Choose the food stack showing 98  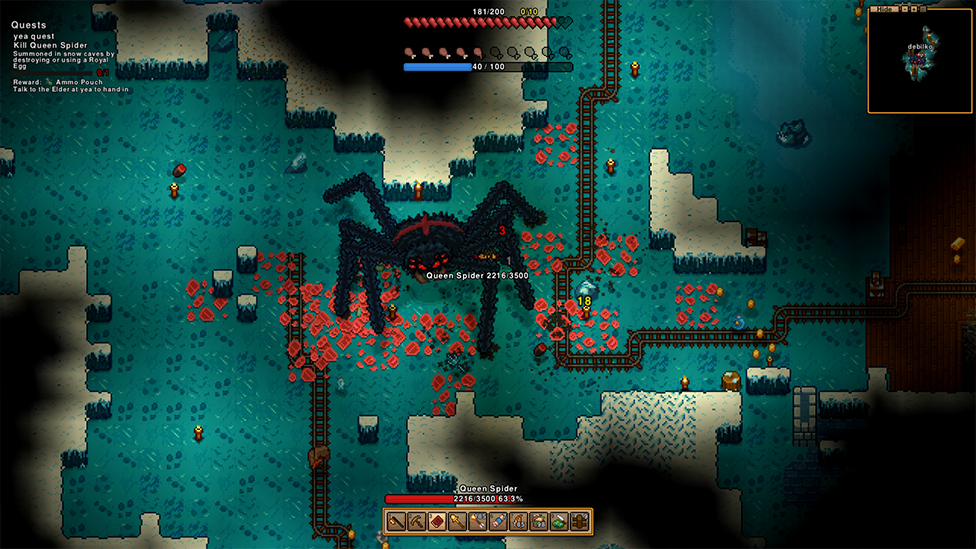point(538,522)
